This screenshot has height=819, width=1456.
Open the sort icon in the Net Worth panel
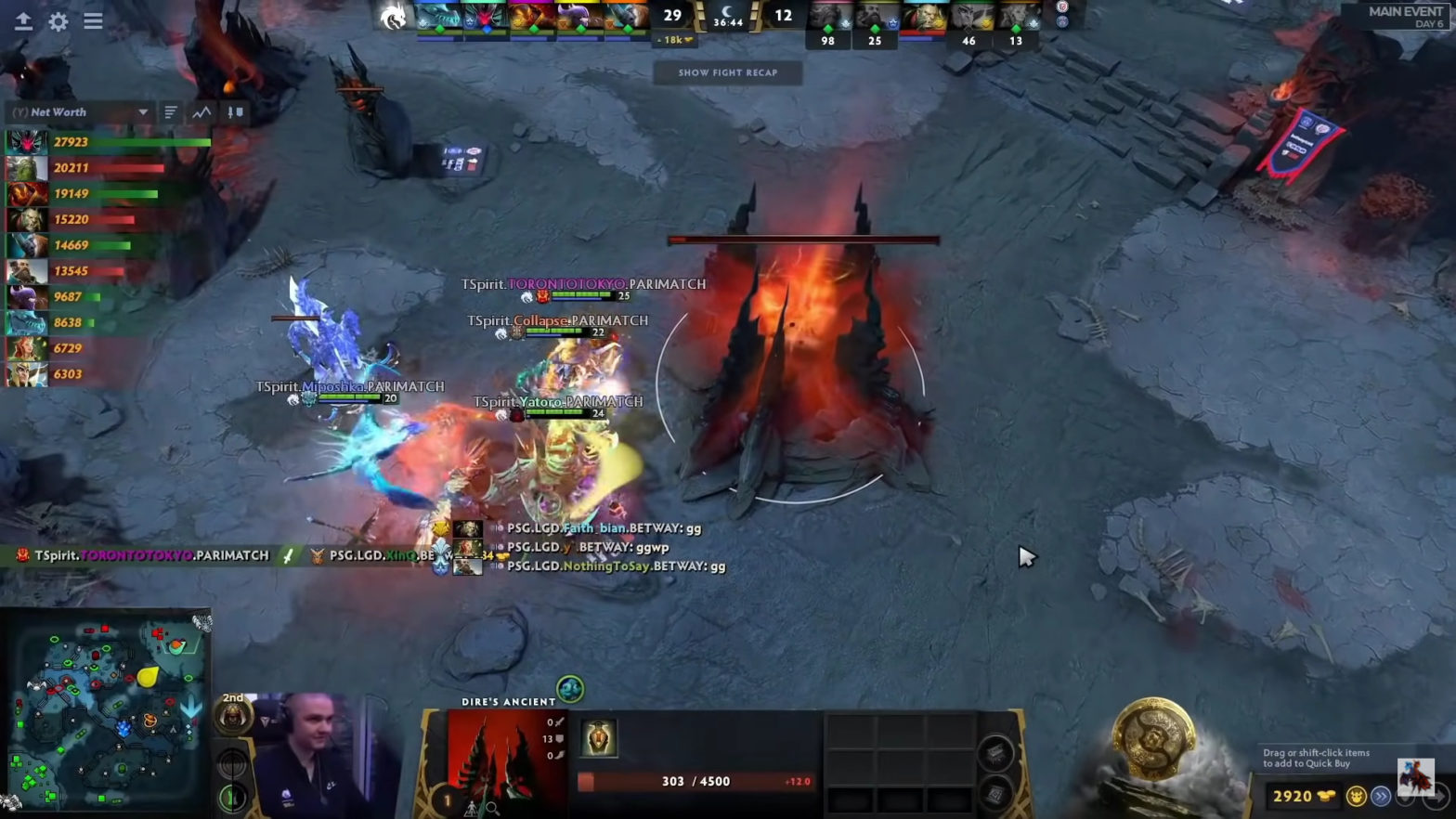coord(233,112)
